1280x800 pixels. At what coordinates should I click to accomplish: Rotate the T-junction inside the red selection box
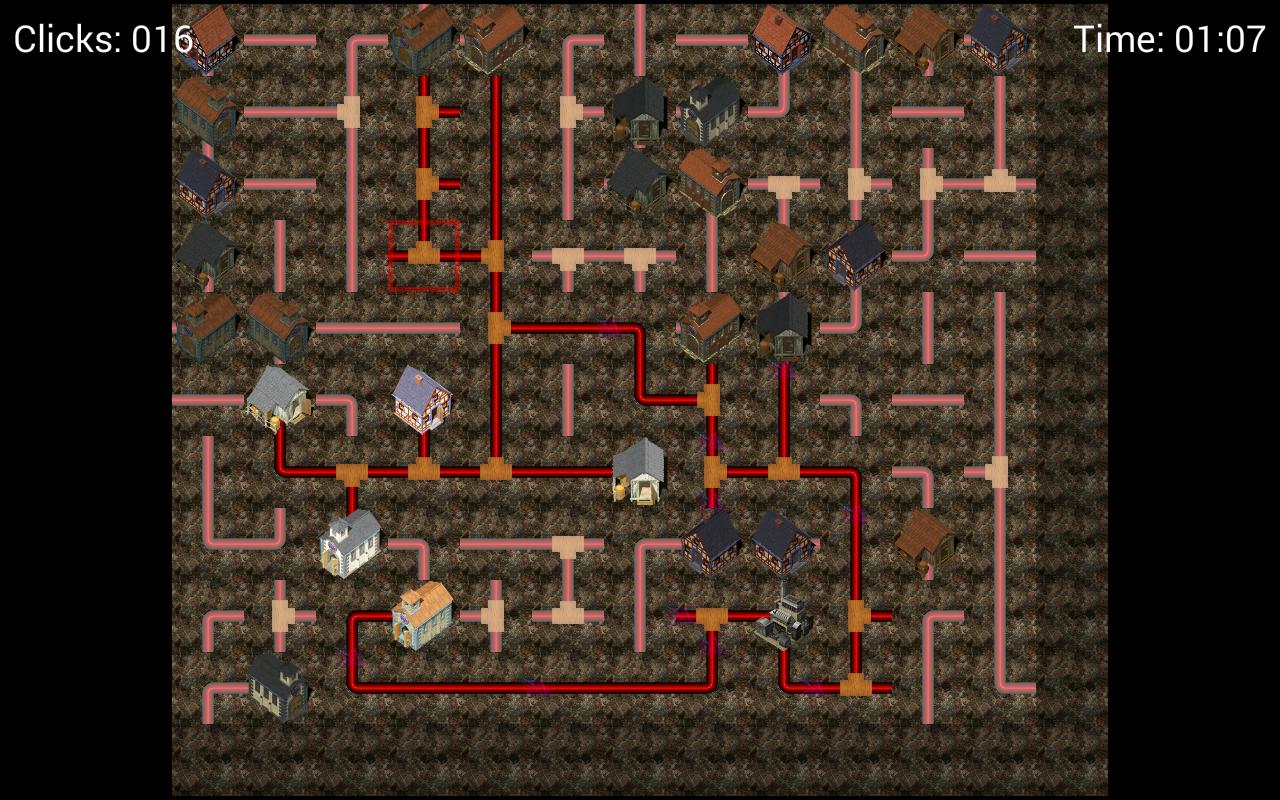[x=422, y=253]
